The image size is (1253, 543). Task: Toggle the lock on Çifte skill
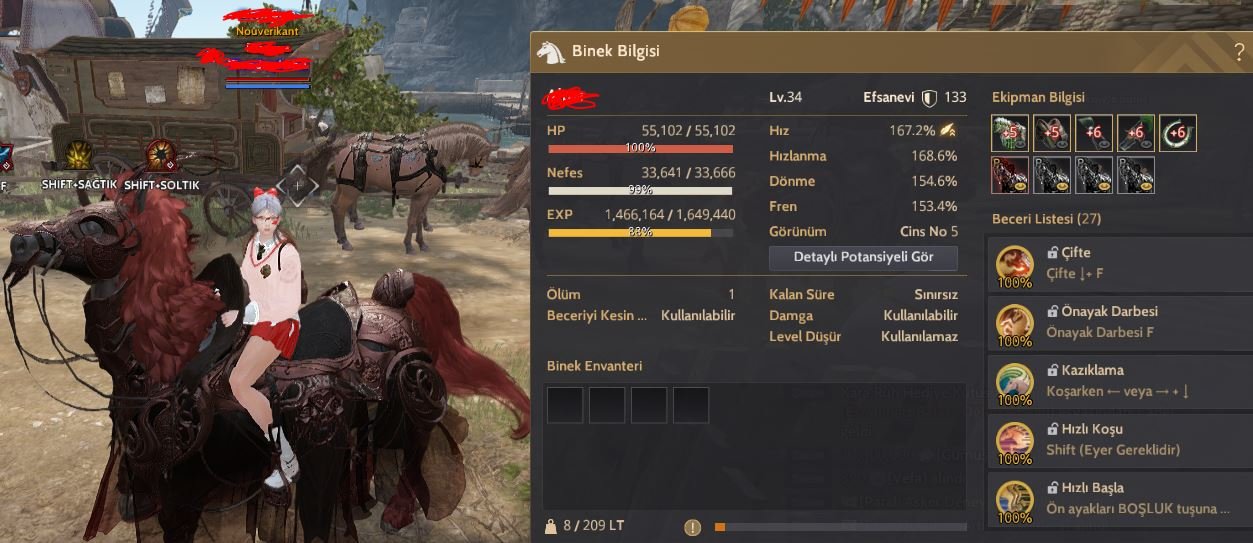(1053, 253)
